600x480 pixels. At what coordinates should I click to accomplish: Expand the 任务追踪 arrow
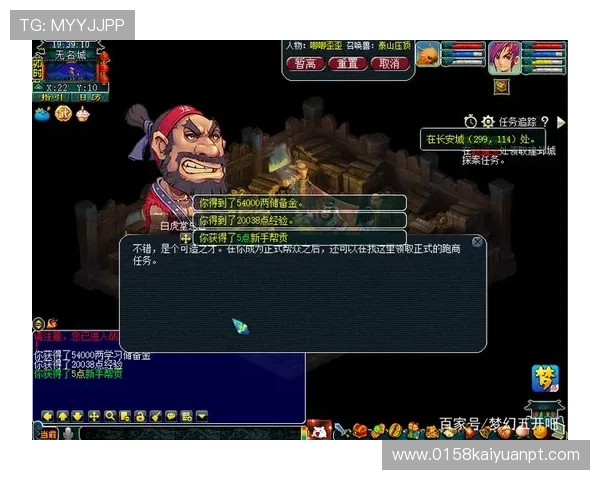coord(561,122)
